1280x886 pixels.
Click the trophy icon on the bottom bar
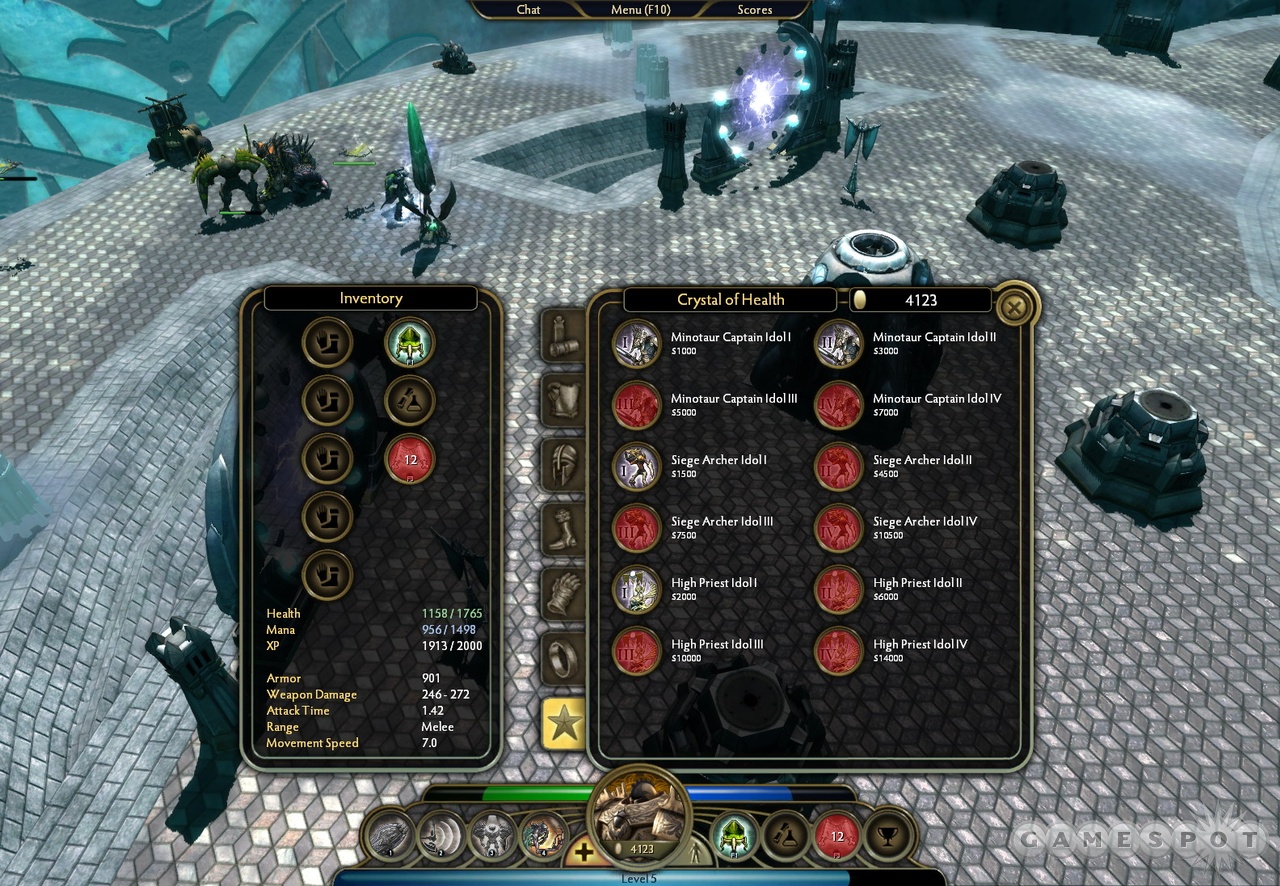click(x=883, y=838)
